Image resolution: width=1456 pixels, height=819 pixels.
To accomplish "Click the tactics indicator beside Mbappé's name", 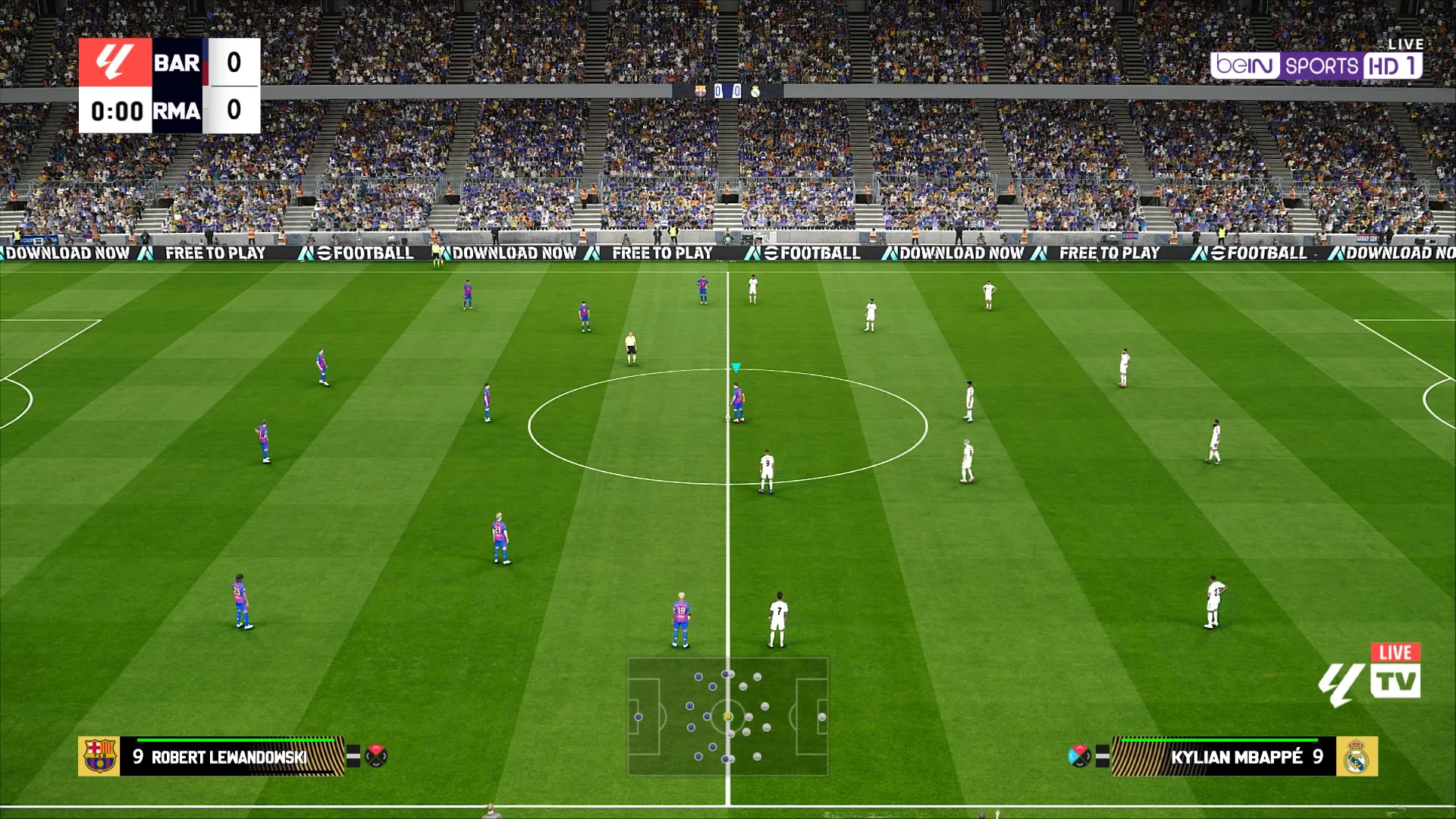I will [1079, 756].
